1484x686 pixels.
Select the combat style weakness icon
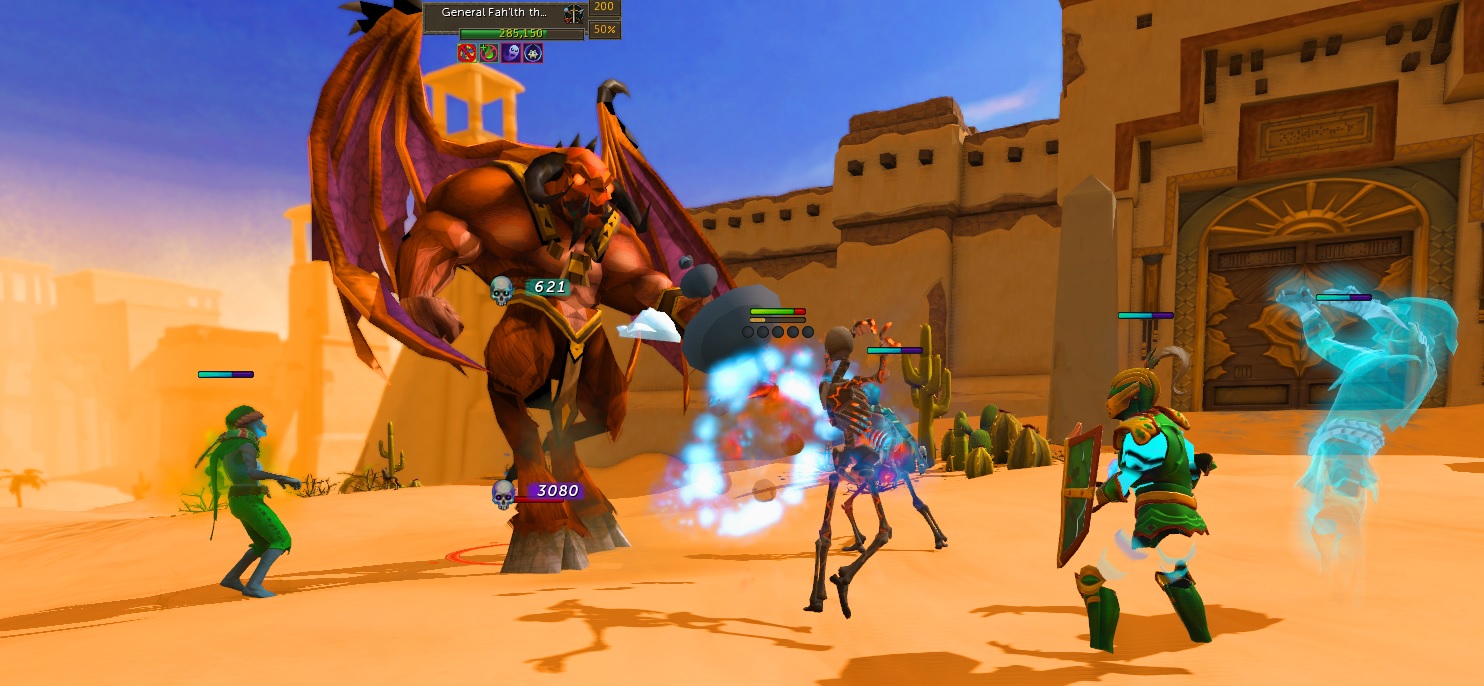click(573, 13)
